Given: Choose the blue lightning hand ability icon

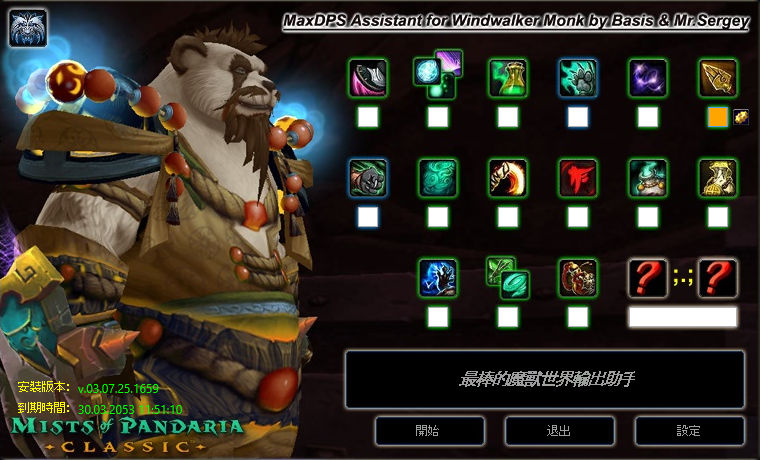Looking at the screenshot, I should click(x=438, y=278).
